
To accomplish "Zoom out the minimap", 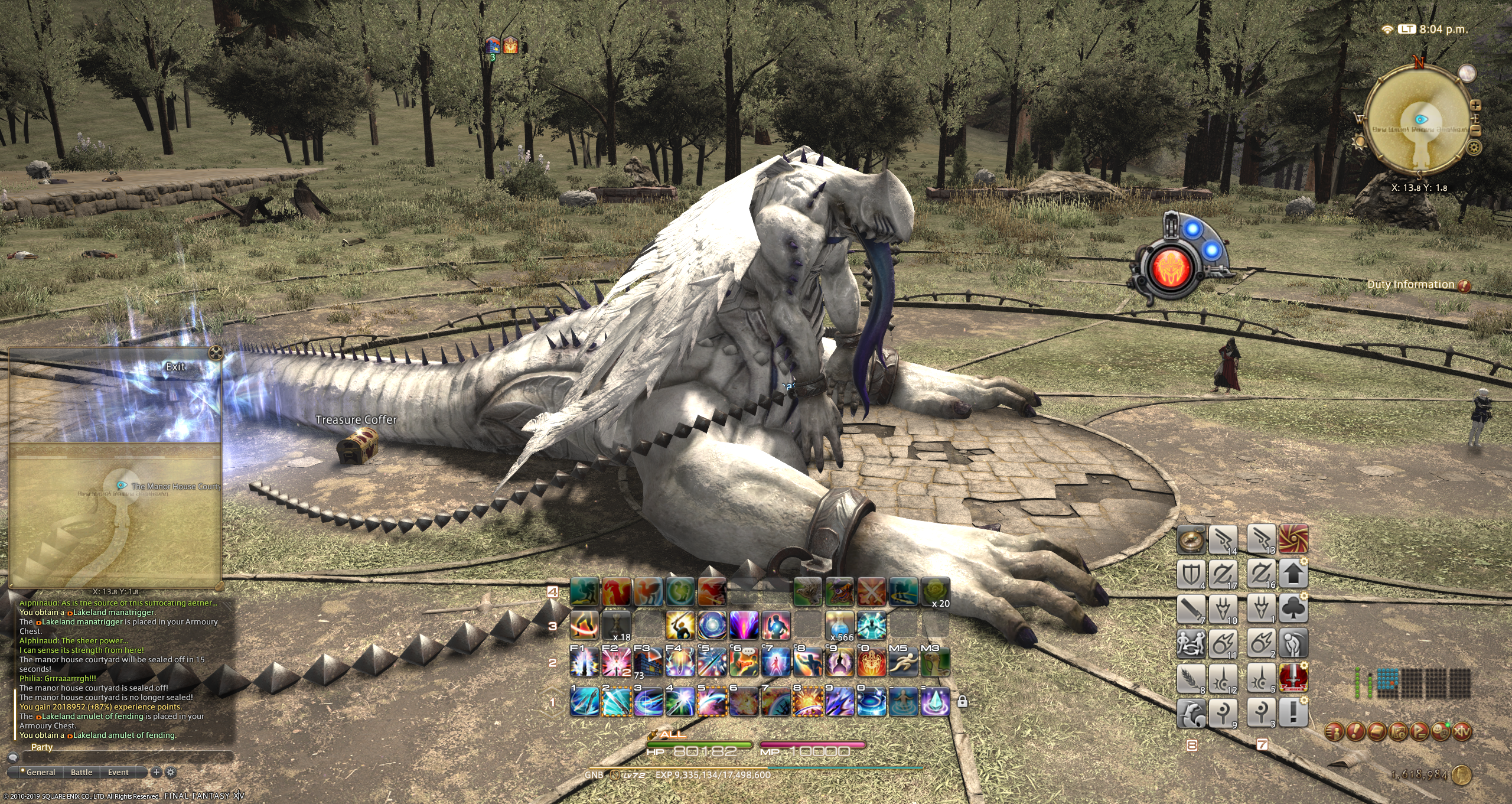I will pos(1475,131).
